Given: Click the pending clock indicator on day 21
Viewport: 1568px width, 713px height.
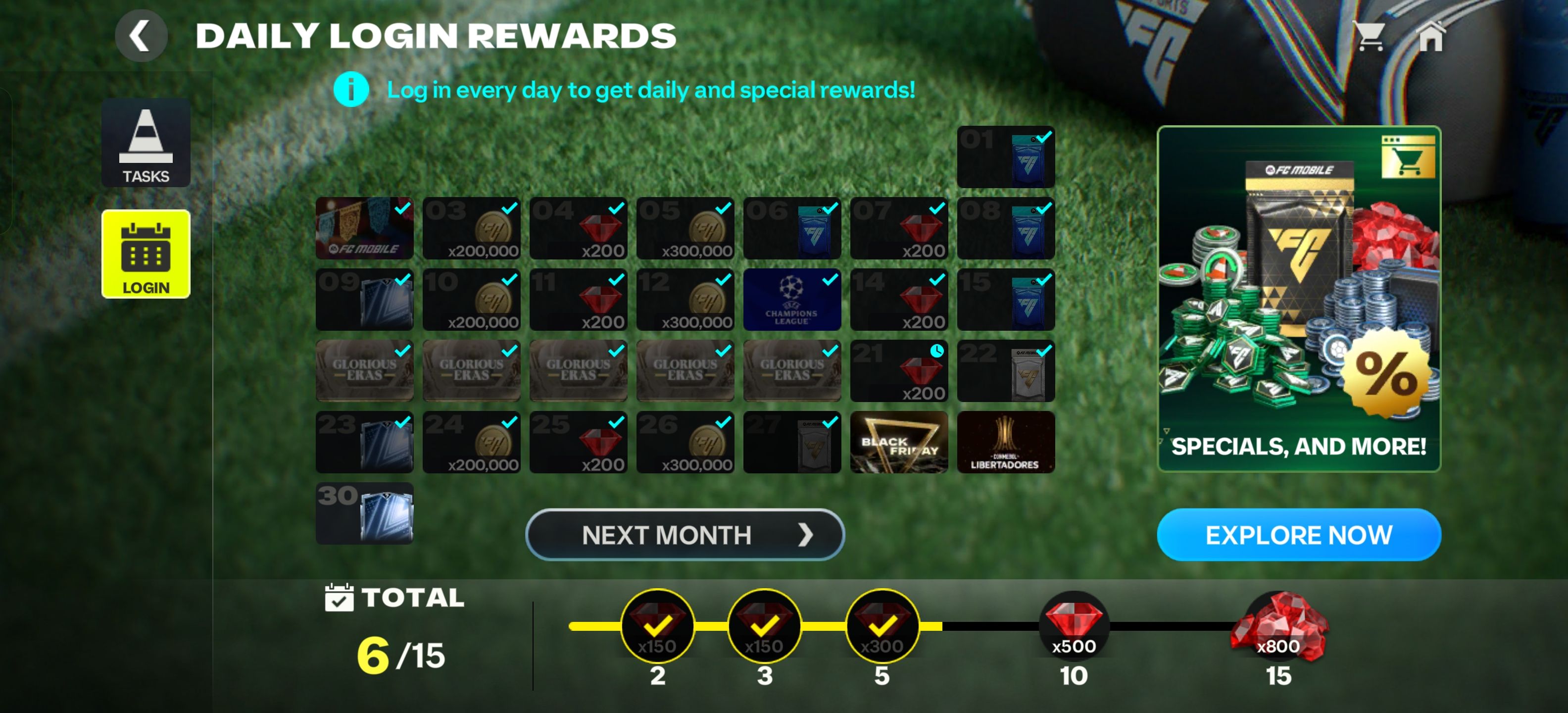Looking at the screenshot, I should pyautogui.click(x=937, y=352).
